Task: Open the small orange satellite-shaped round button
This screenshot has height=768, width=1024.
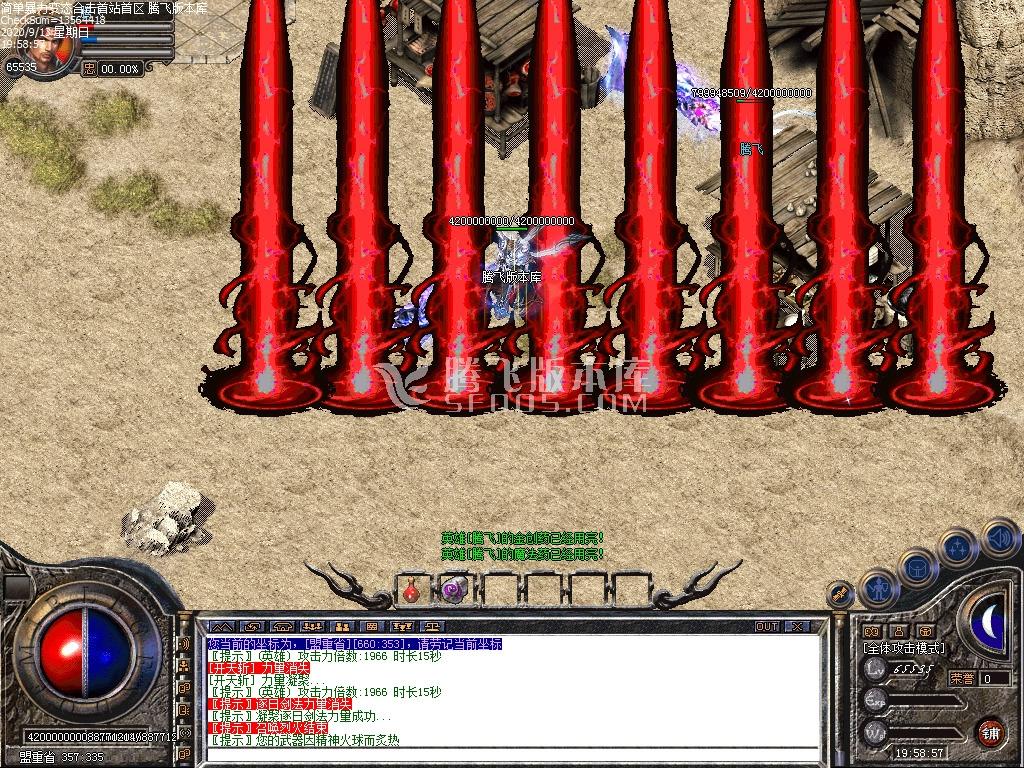Action: [x=840, y=594]
